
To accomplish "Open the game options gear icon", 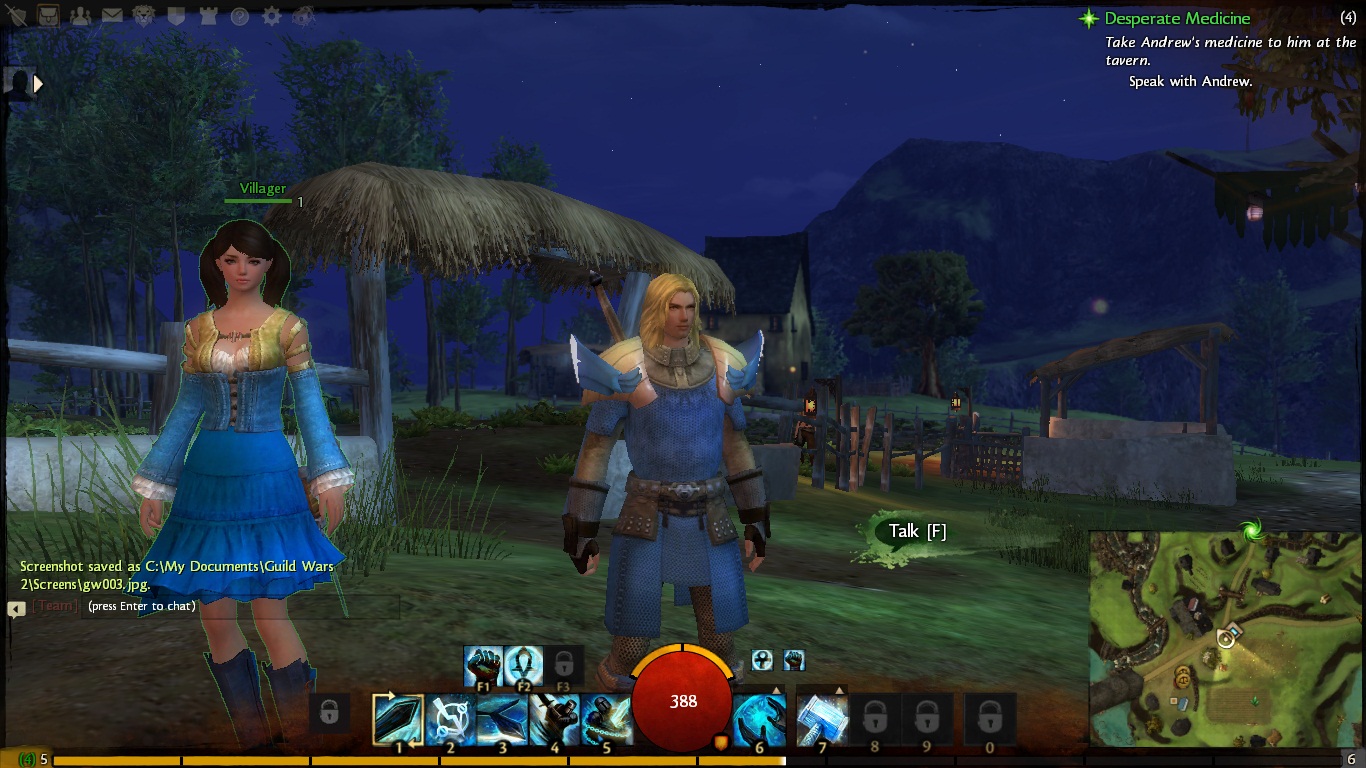I will point(271,16).
